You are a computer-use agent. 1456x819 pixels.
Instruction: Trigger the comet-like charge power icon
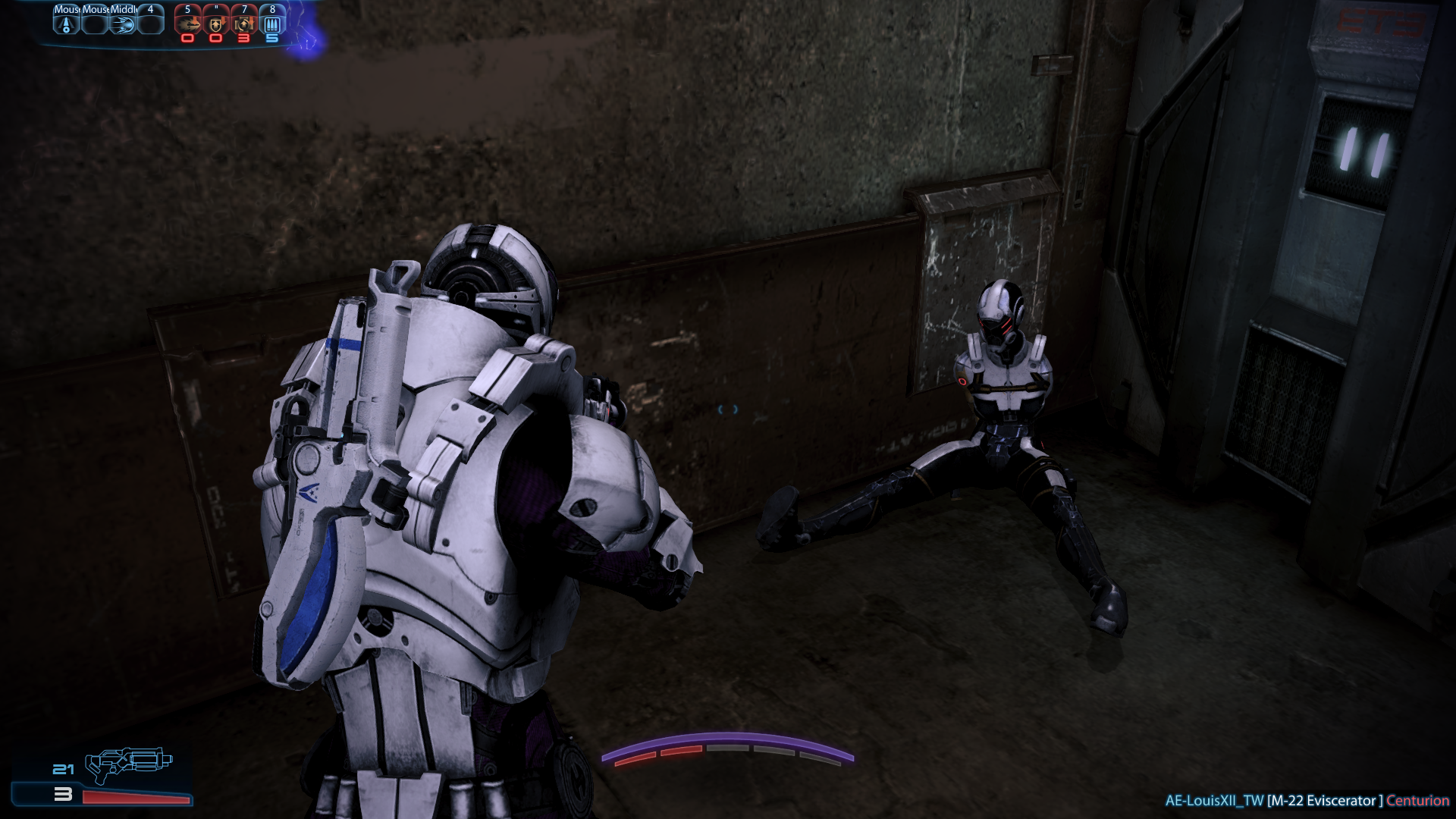click(x=123, y=24)
